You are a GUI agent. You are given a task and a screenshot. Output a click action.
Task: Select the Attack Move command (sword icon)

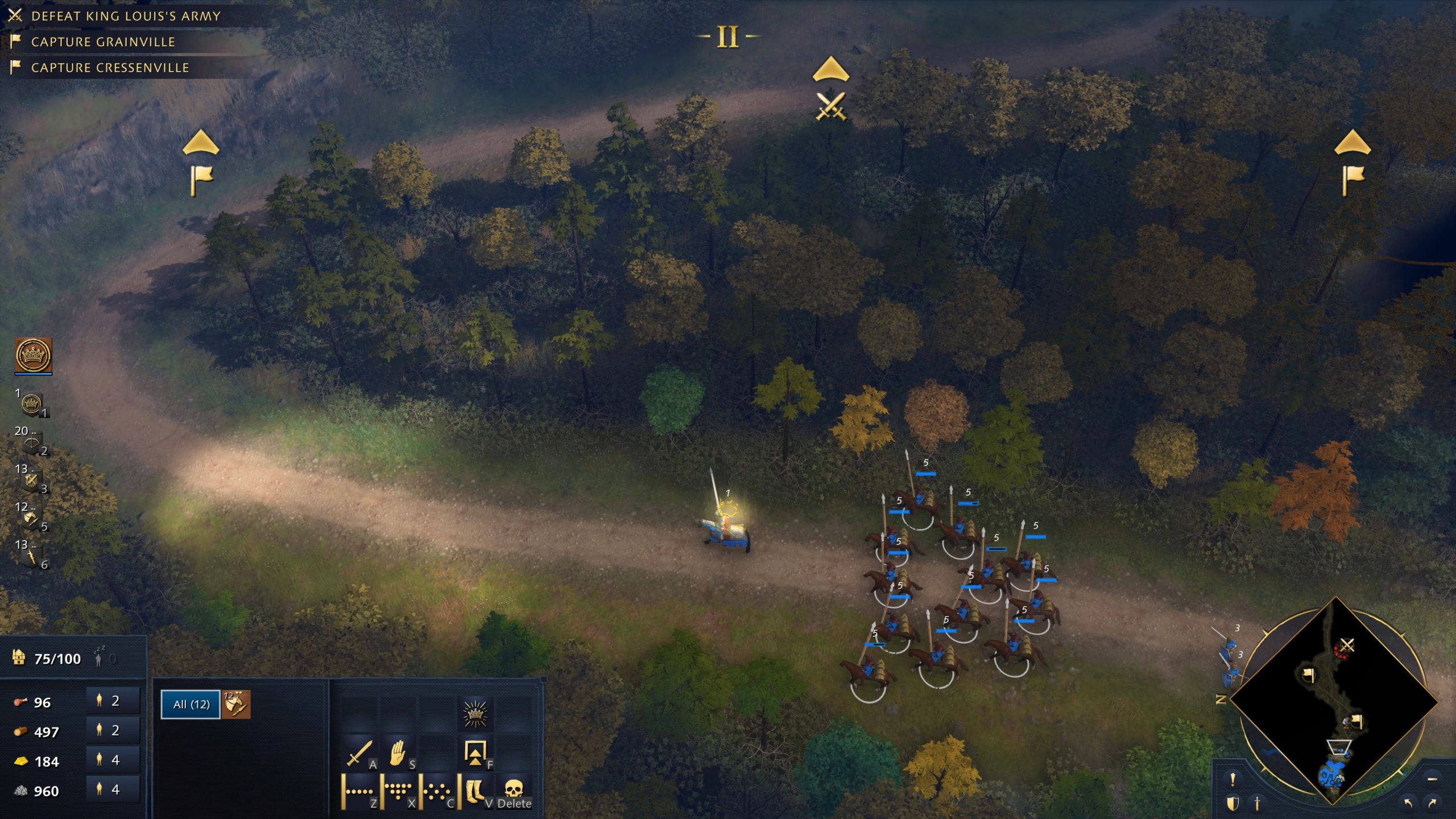coord(359,755)
